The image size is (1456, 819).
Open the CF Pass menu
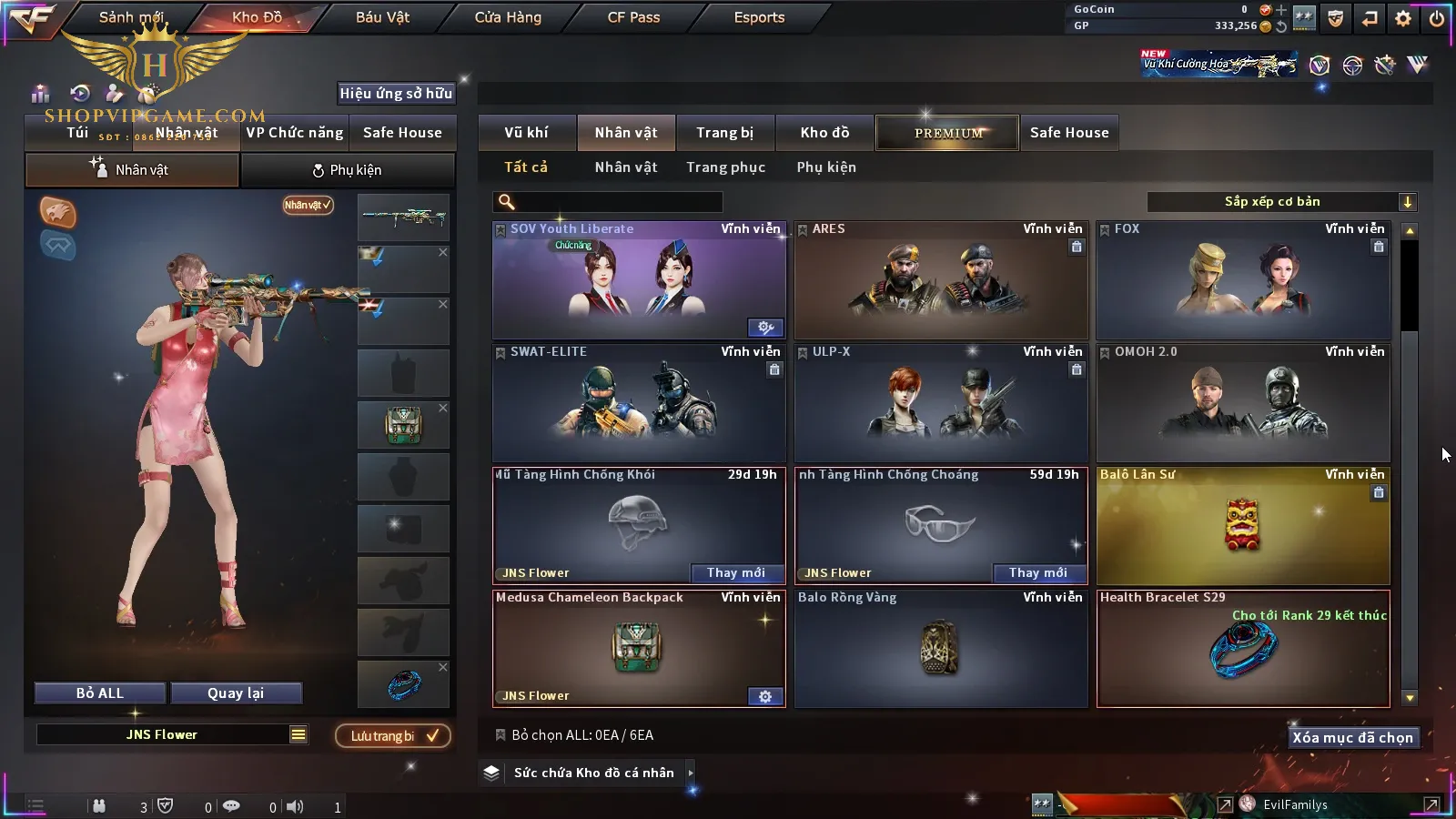[633, 17]
